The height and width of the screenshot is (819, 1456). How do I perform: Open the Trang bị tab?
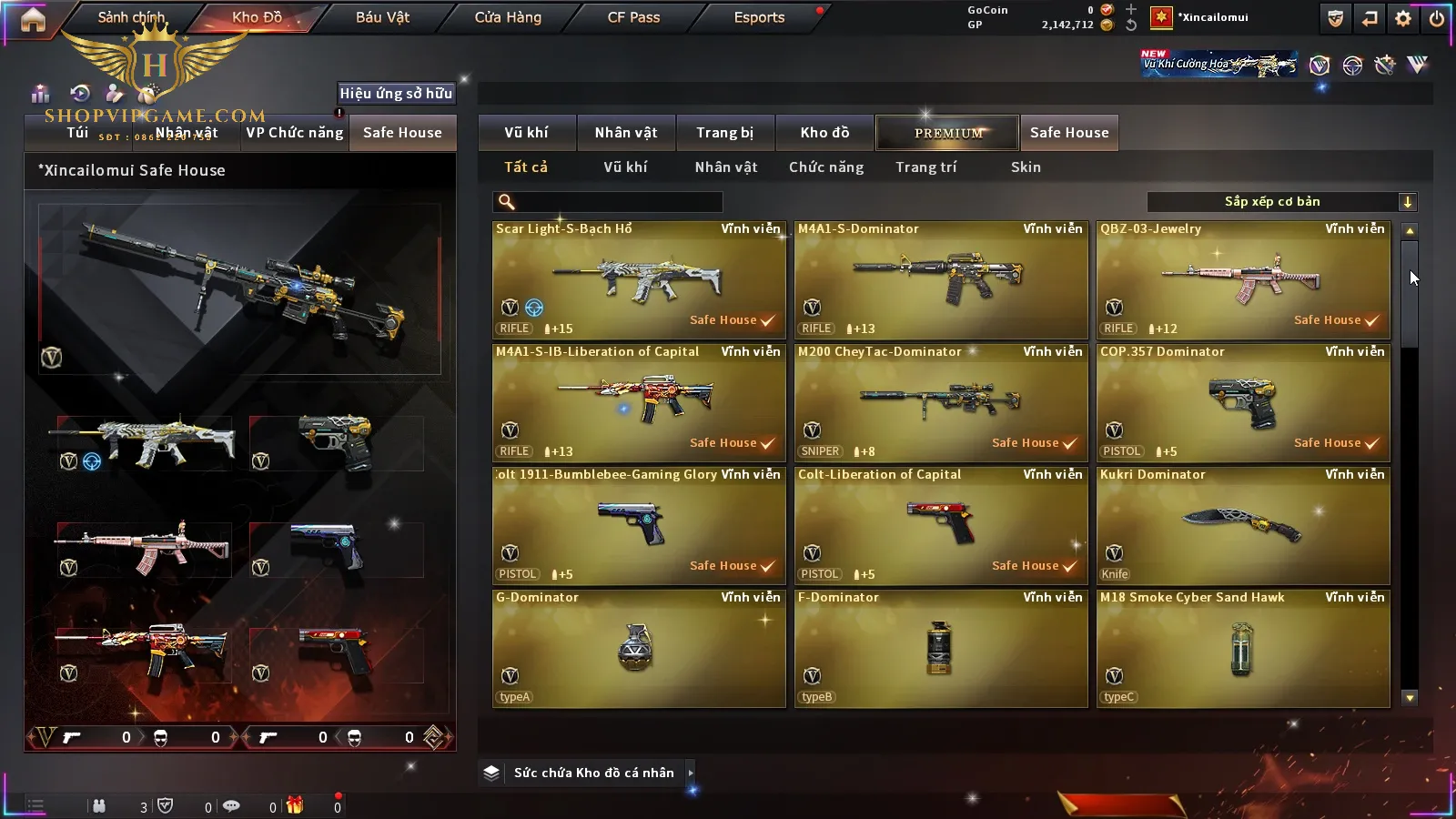pyautogui.click(x=724, y=133)
